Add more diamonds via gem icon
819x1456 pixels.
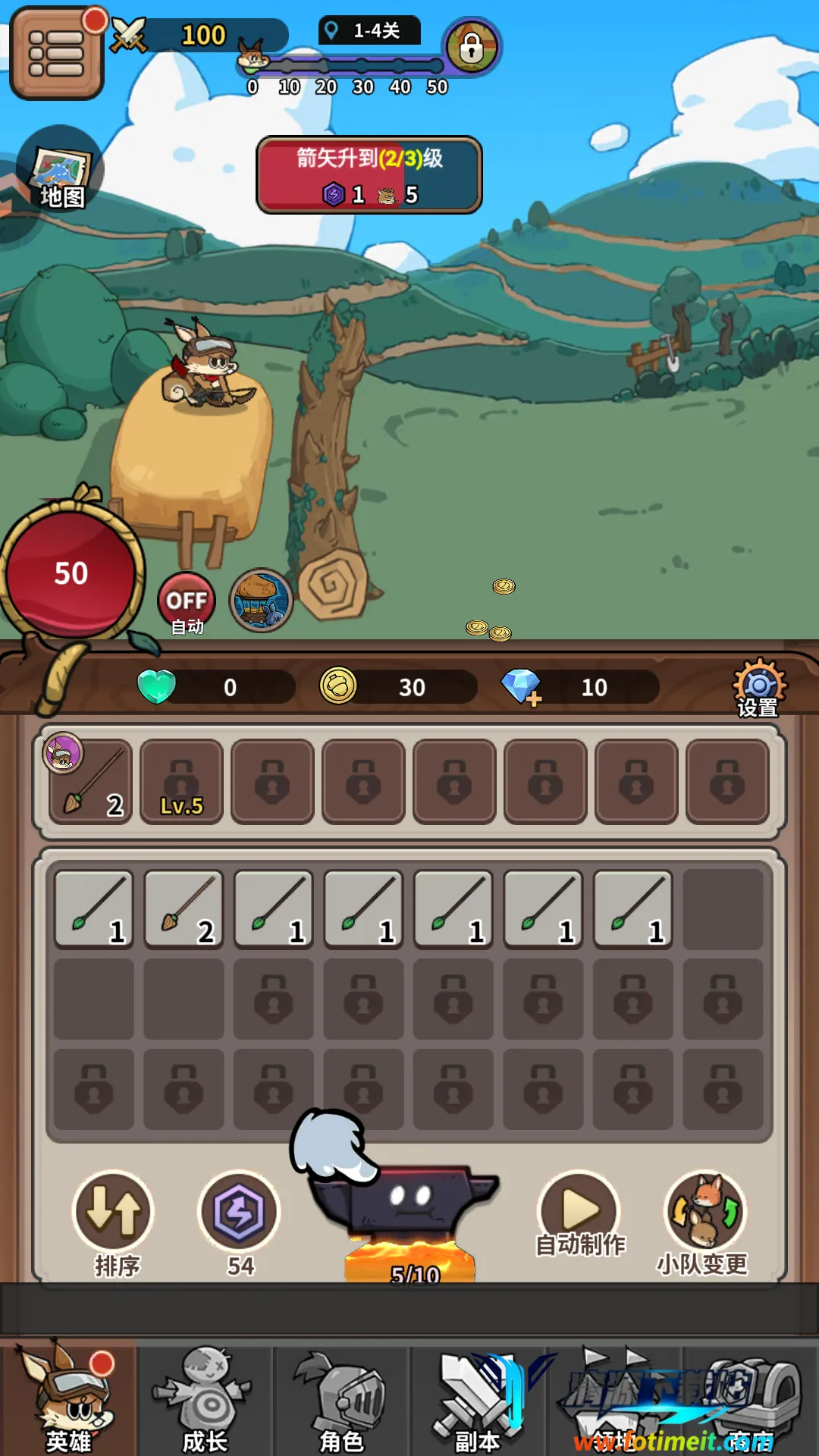[522, 687]
